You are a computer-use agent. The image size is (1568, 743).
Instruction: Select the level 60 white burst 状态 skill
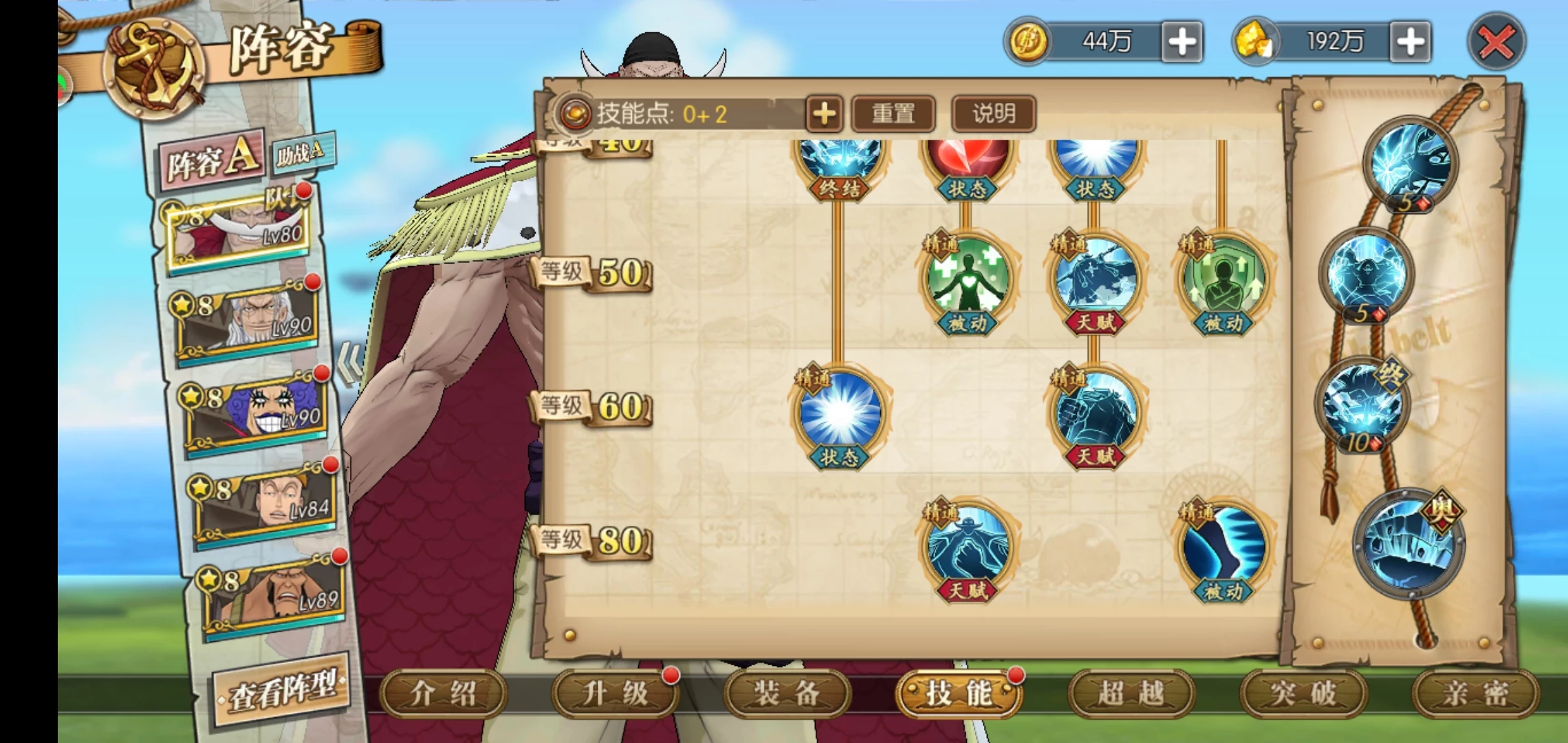(x=839, y=413)
